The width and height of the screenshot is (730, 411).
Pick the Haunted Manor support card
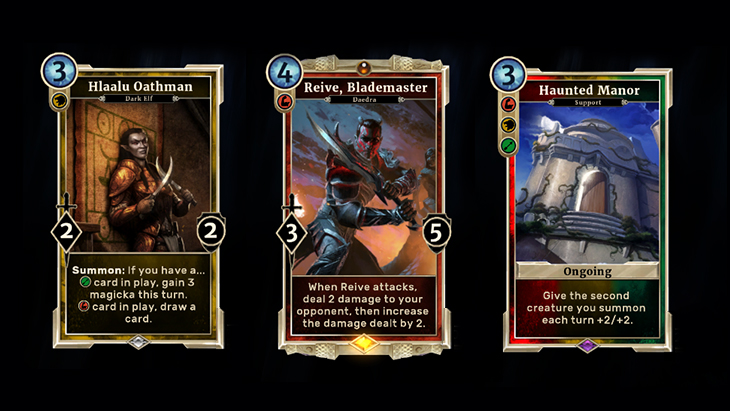[585, 206]
